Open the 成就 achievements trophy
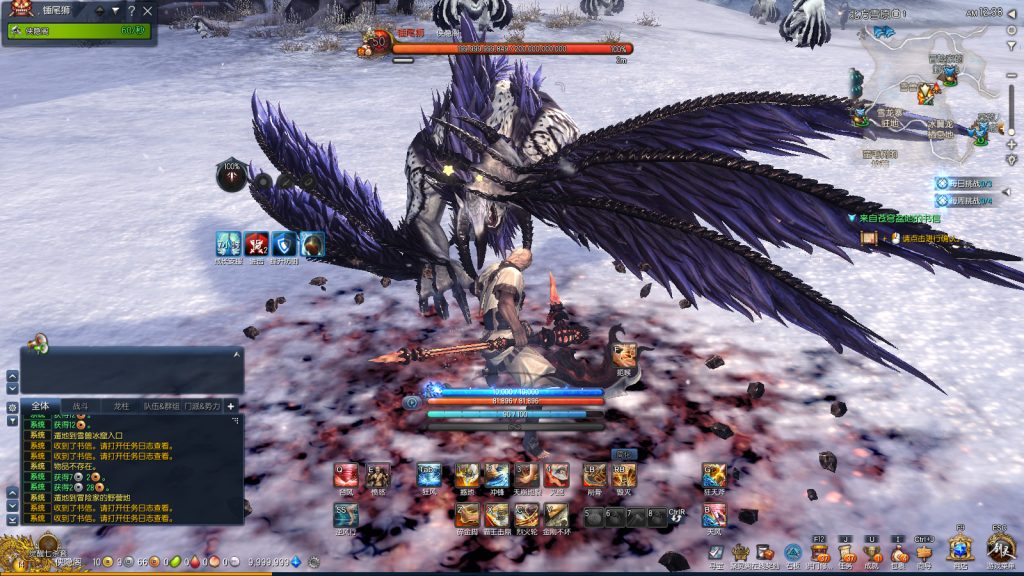This screenshot has height=576, width=1024. click(872, 551)
